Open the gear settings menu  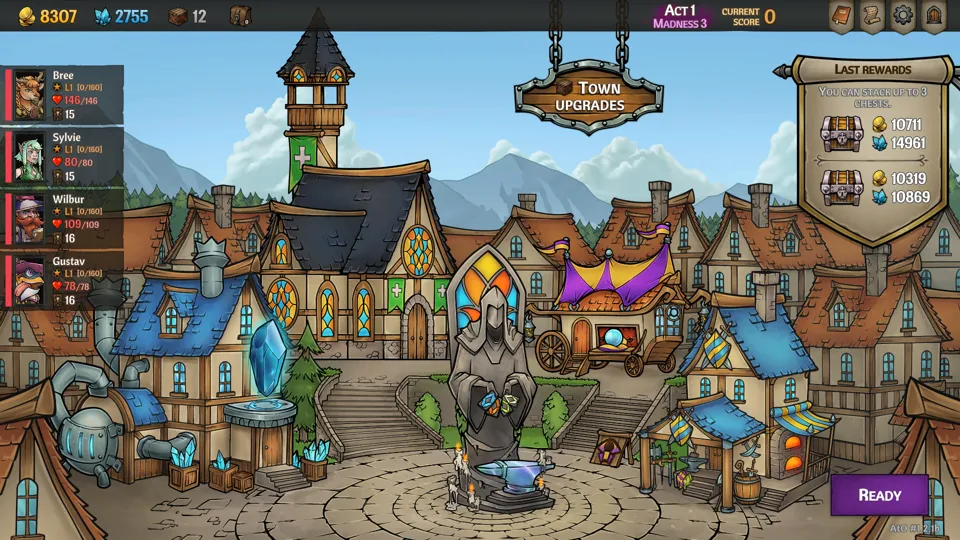click(x=903, y=16)
